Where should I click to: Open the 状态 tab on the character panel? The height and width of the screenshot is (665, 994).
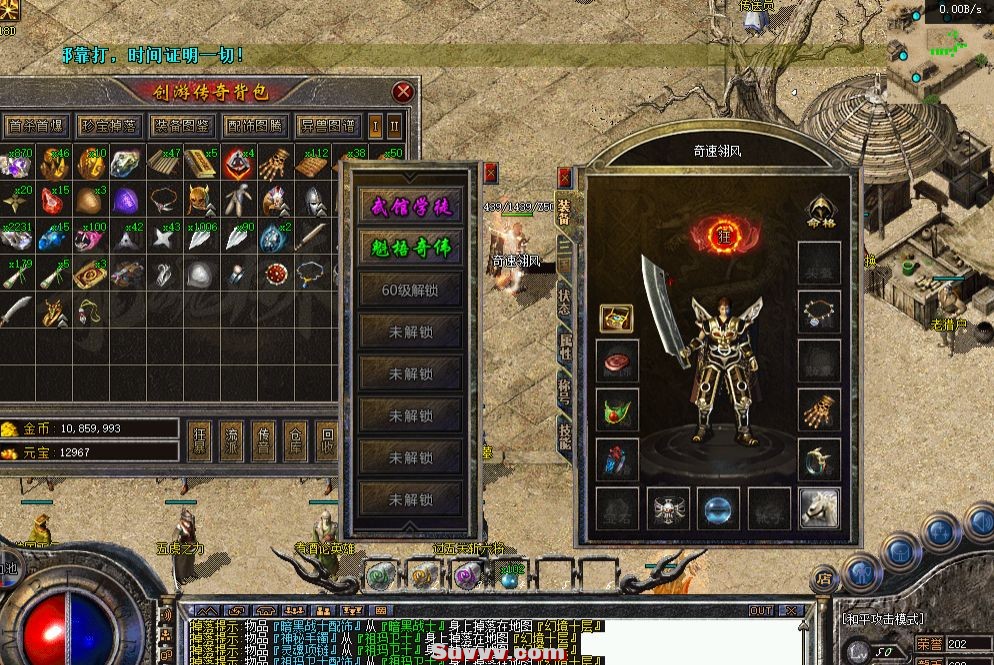tap(564, 301)
